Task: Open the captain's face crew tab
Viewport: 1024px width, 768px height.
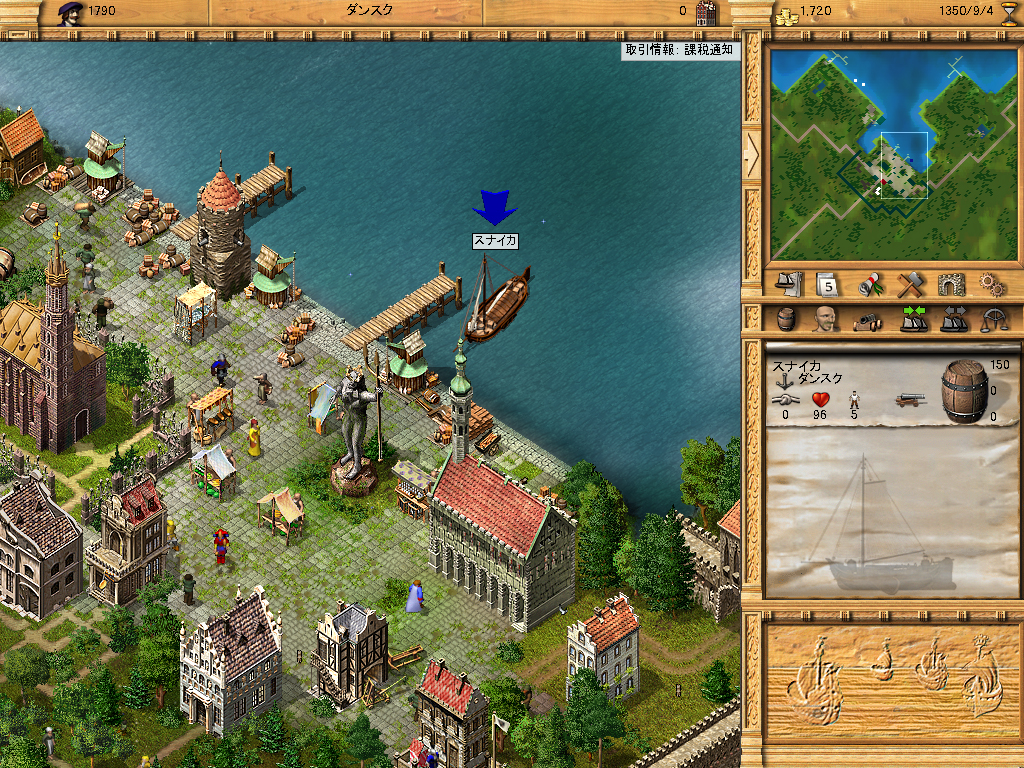Action: [825, 320]
